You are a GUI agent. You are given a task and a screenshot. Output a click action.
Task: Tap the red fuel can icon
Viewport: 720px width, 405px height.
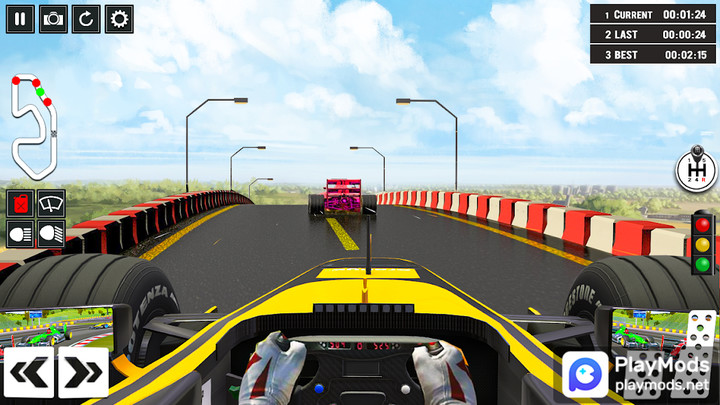20,204
